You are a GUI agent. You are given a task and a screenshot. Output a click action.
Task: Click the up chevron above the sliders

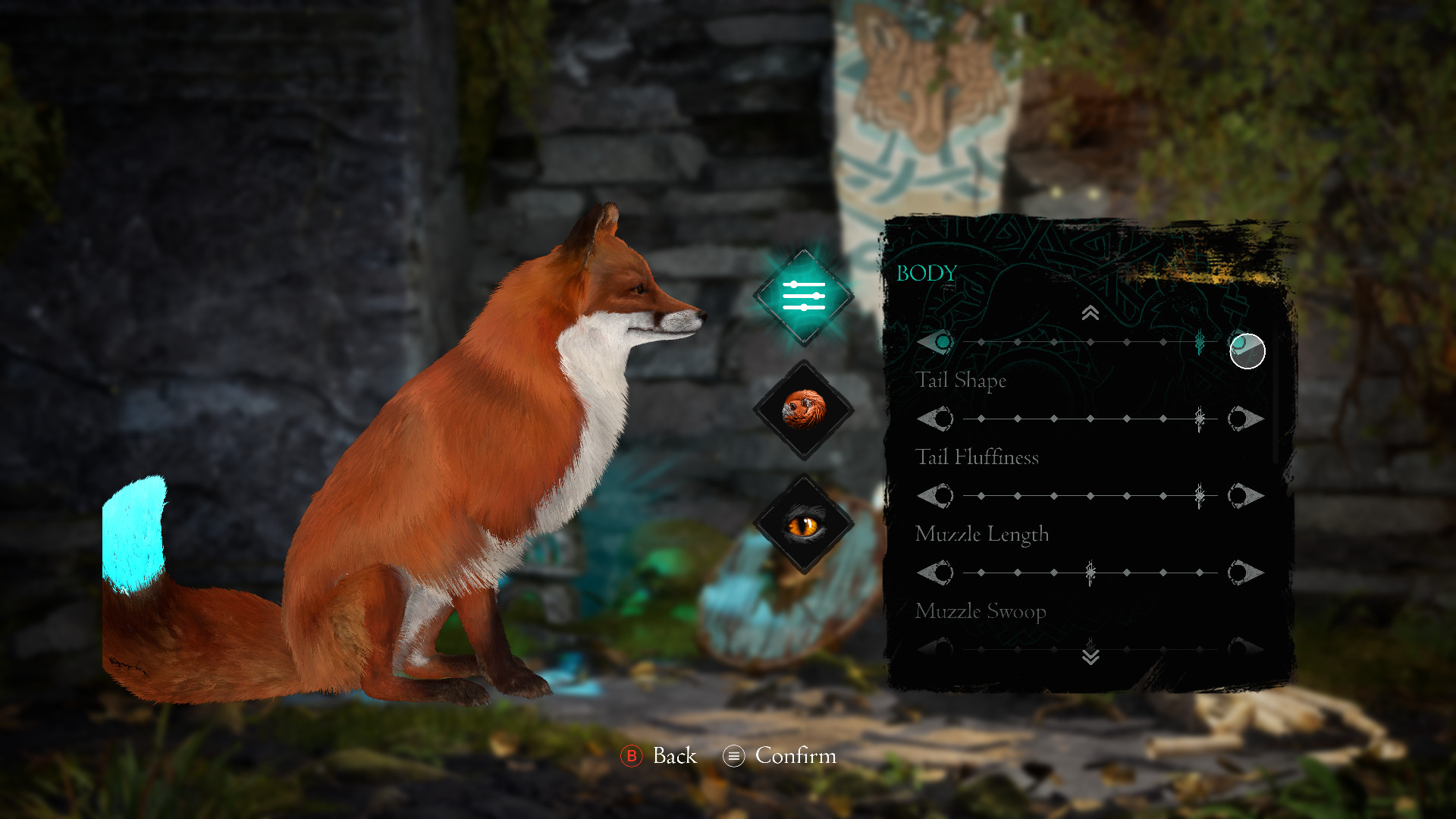(x=1090, y=313)
